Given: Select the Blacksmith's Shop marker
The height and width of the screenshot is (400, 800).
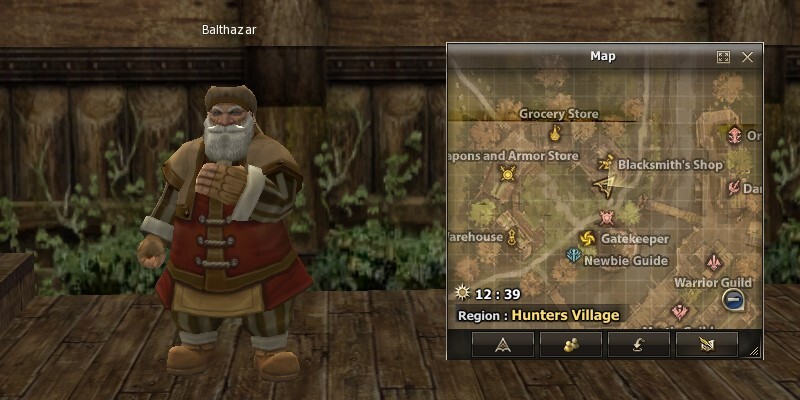Looking at the screenshot, I should [605, 162].
